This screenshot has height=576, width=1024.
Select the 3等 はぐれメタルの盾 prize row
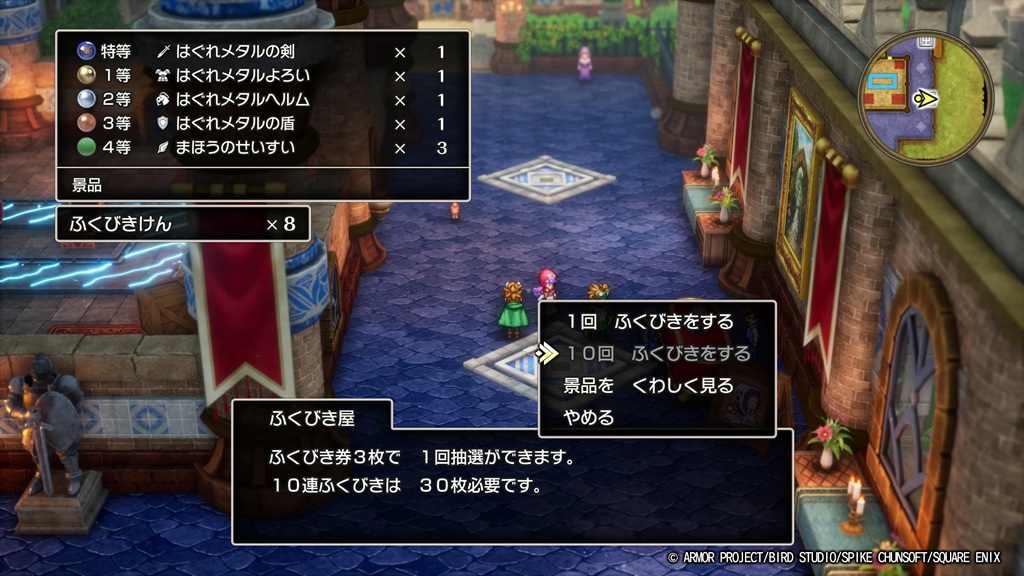262,124
